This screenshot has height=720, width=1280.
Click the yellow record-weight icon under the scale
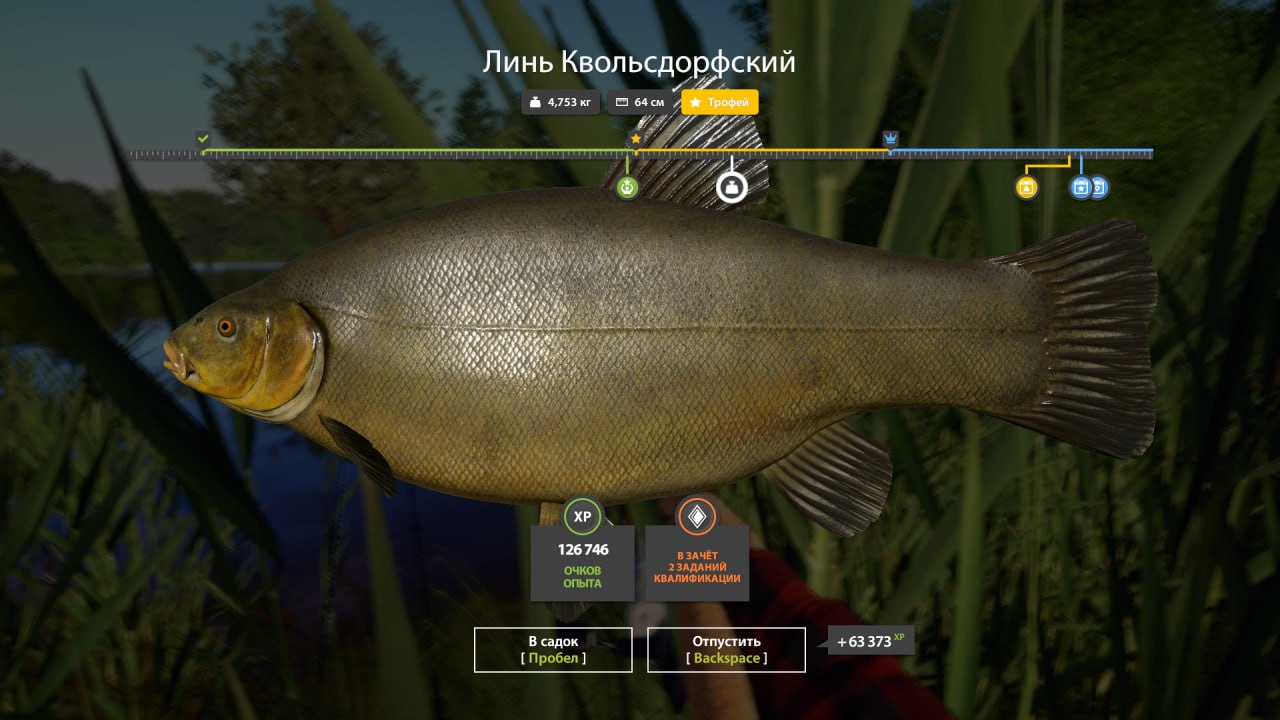(x=1025, y=188)
